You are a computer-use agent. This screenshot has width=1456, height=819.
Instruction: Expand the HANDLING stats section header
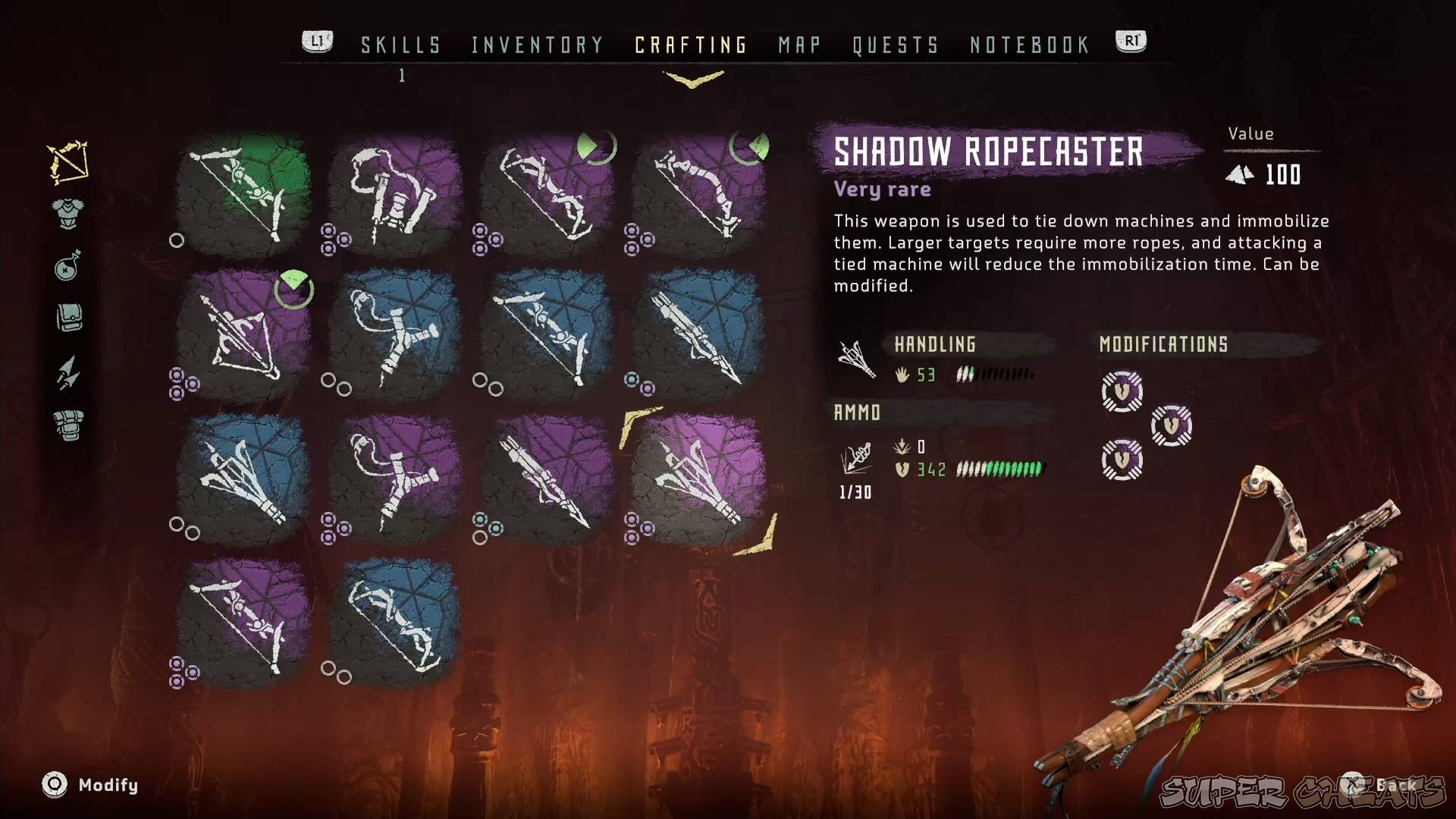pyautogui.click(x=934, y=345)
